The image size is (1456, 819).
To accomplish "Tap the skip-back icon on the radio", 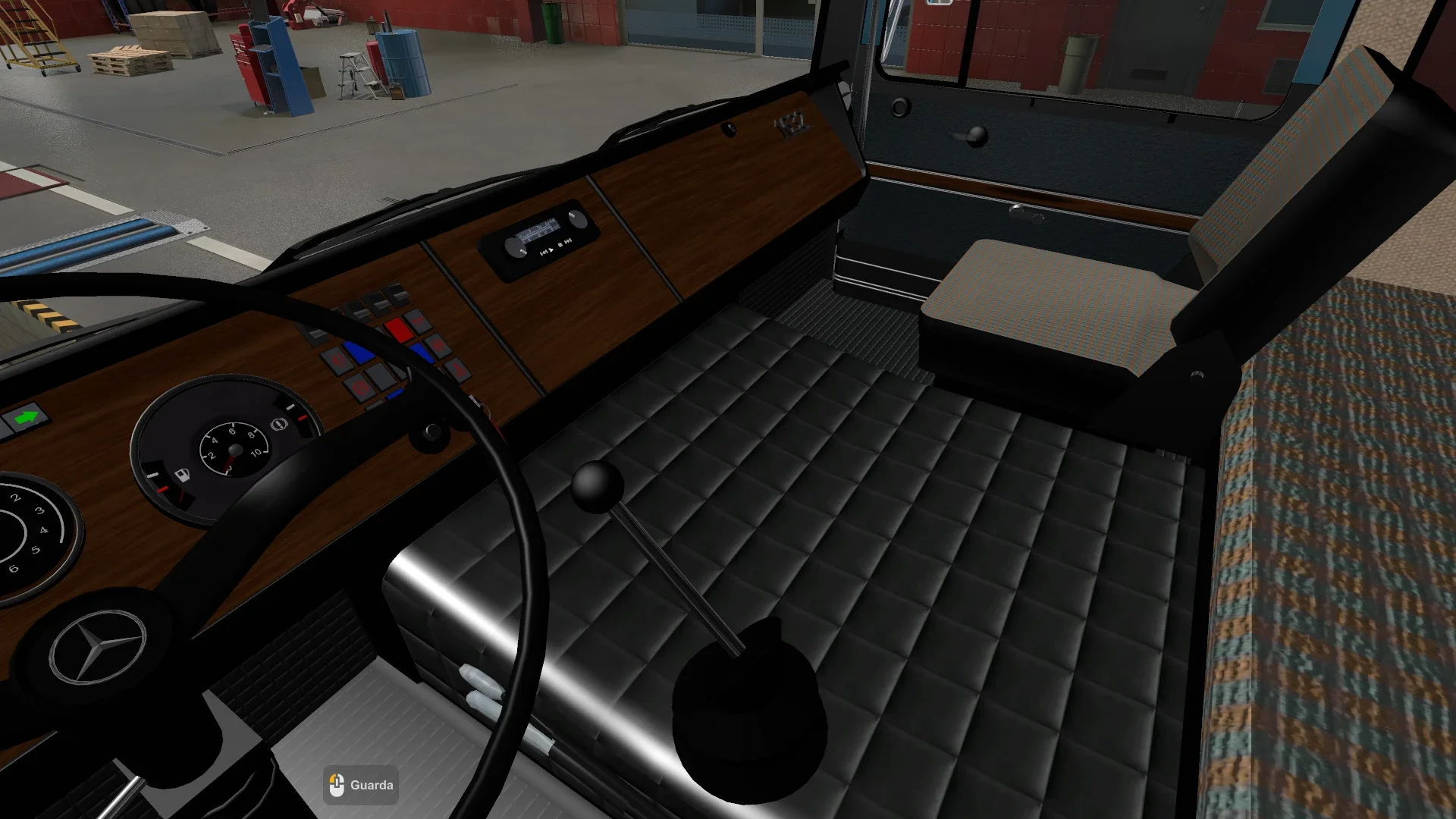I will [x=544, y=252].
